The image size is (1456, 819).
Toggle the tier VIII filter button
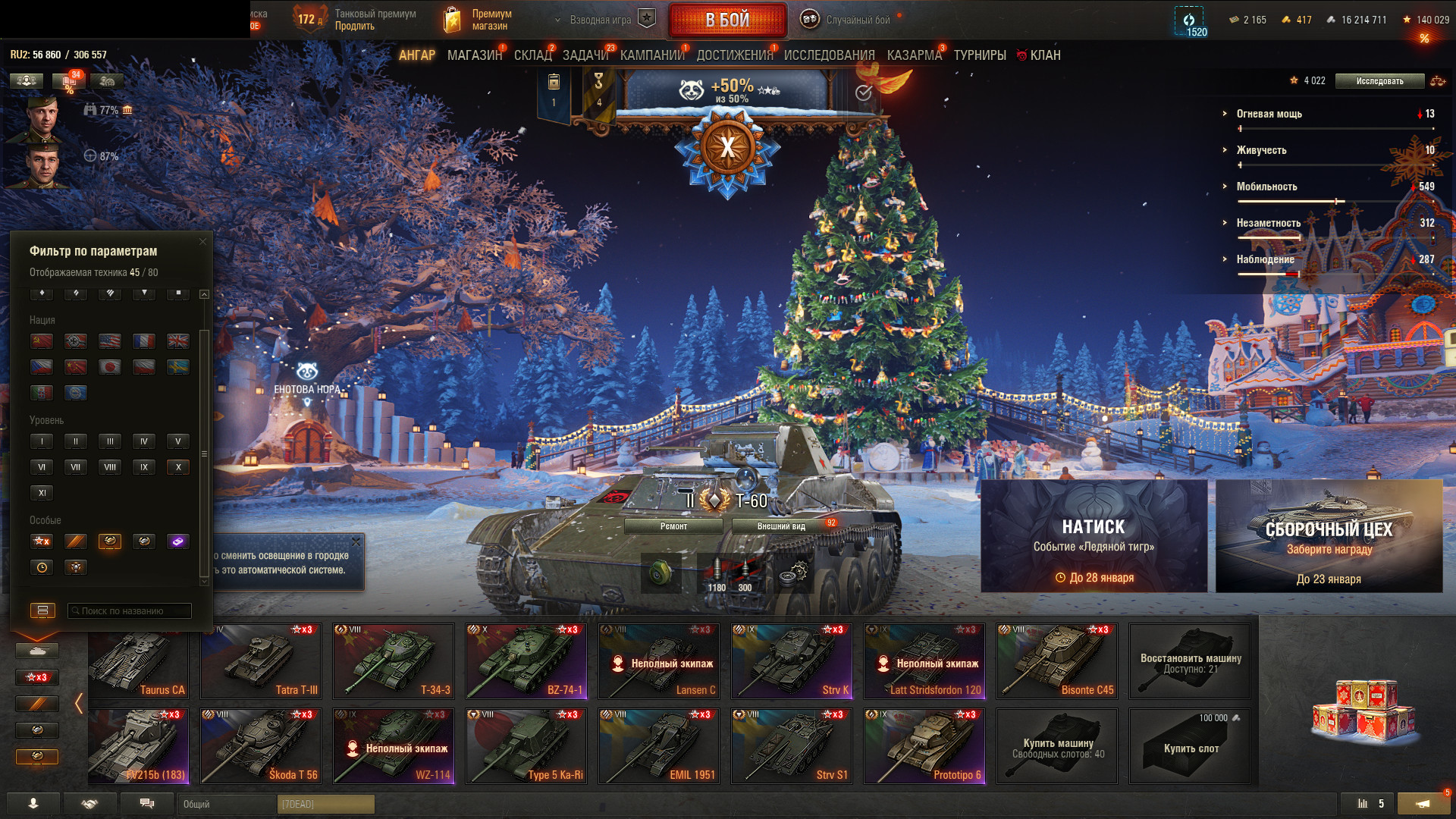point(110,467)
